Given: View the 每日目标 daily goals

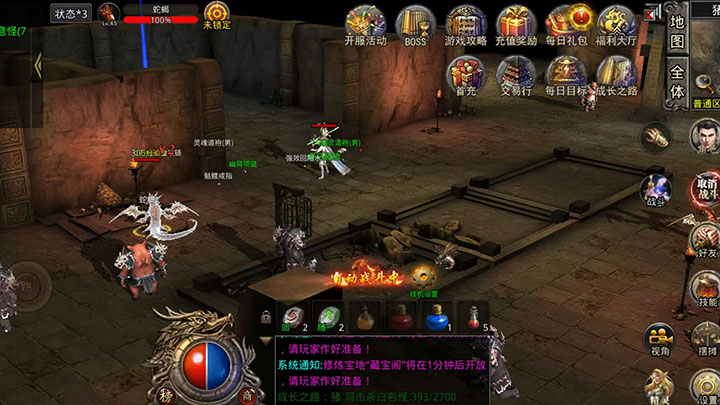Looking at the screenshot, I should coord(568,73).
